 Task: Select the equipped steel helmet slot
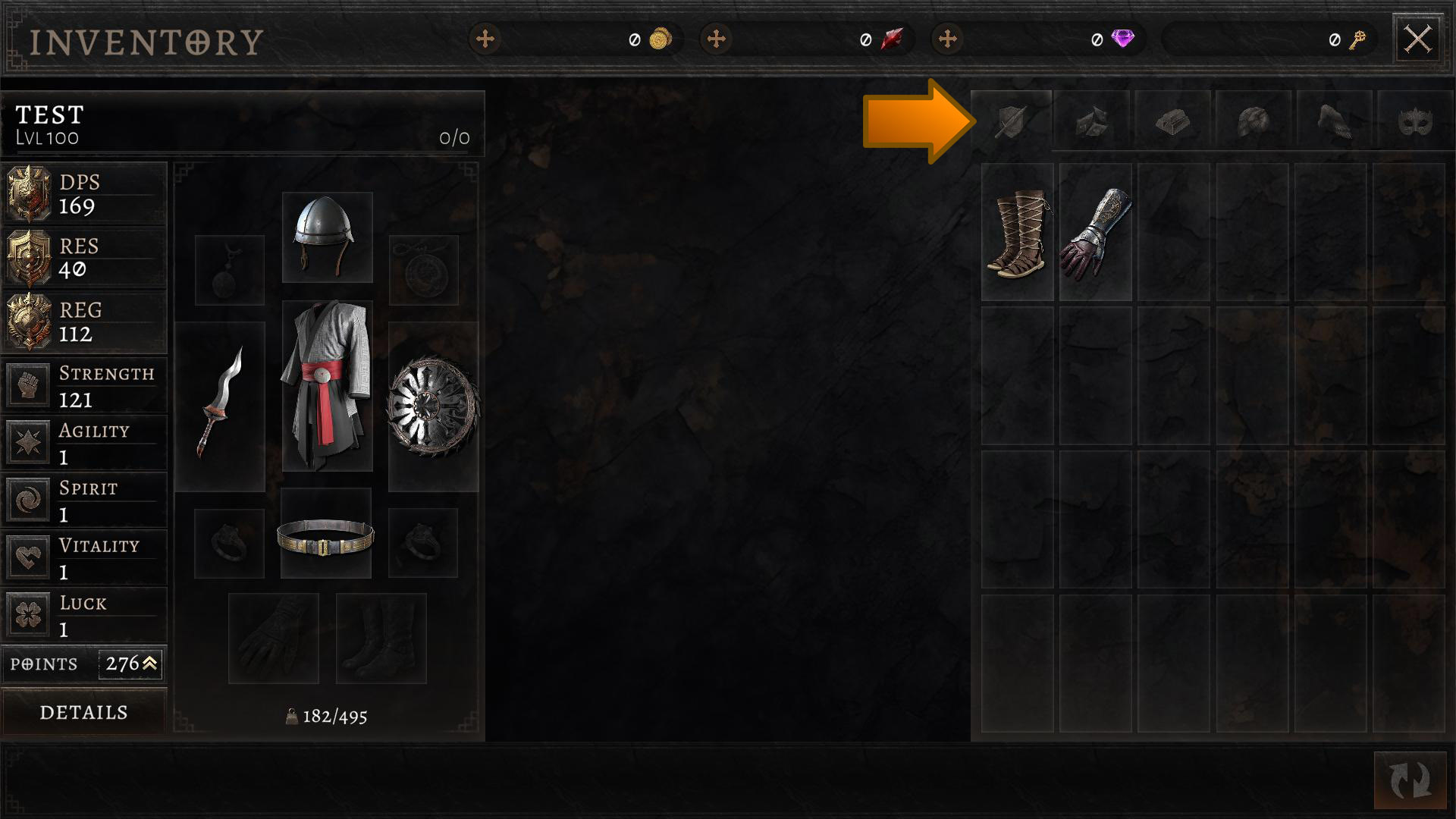pyautogui.click(x=327, y=237)
